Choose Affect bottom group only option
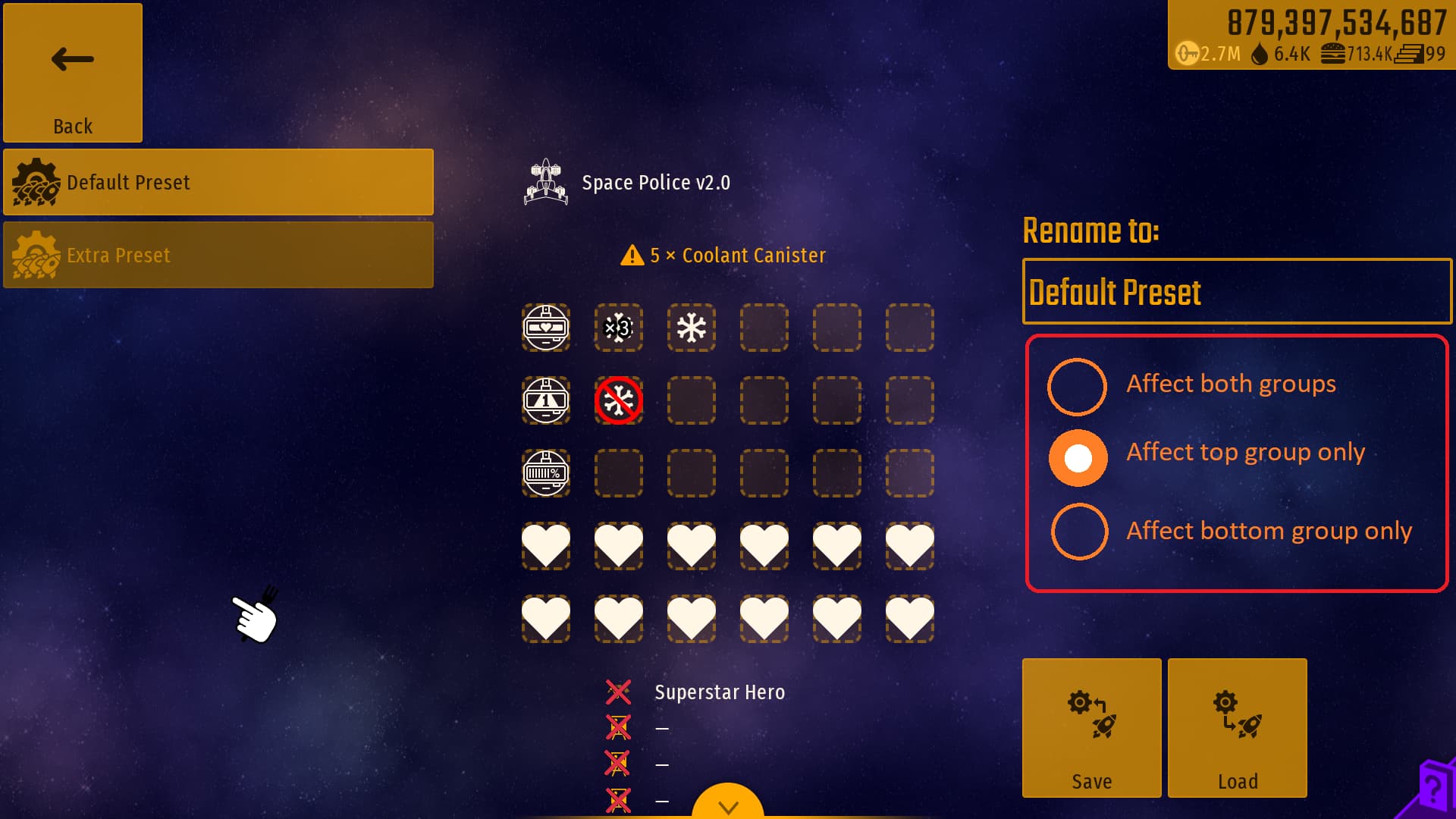The image size is (1456, 819). 1079,531
